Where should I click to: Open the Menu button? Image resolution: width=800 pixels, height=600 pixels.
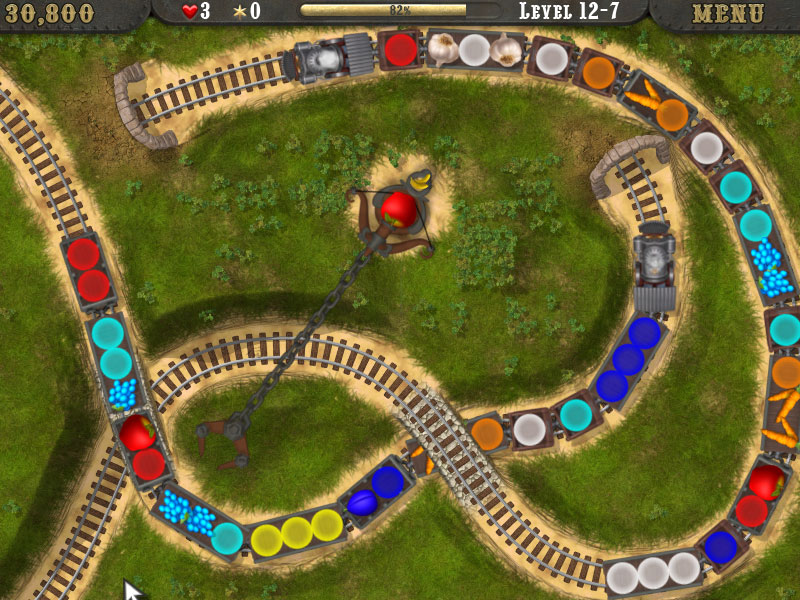click(x=727, y=14)
